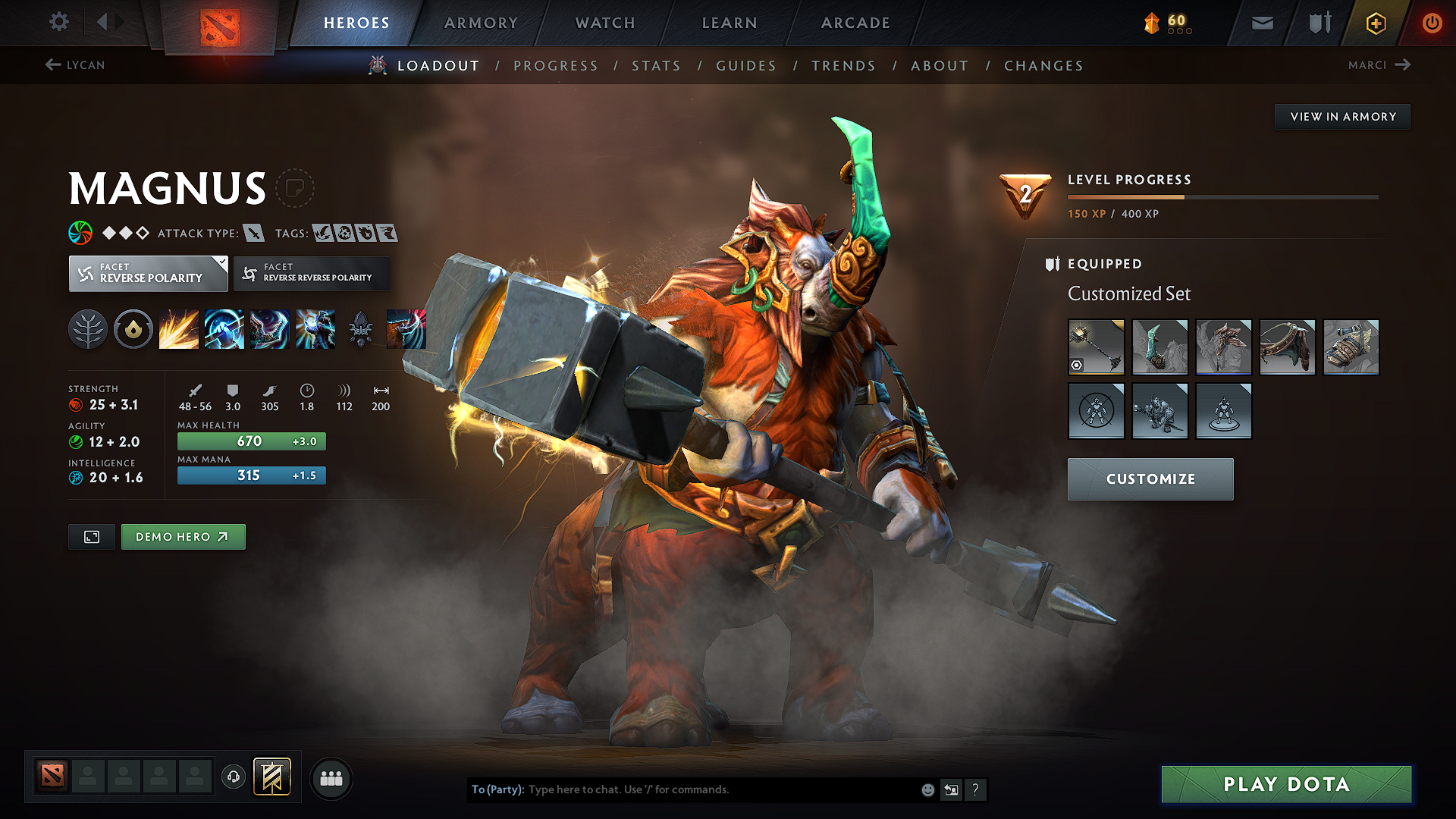Switch to the ARMORY tab
Screen dimensions: 1456x819
click(x=481, y=23)
